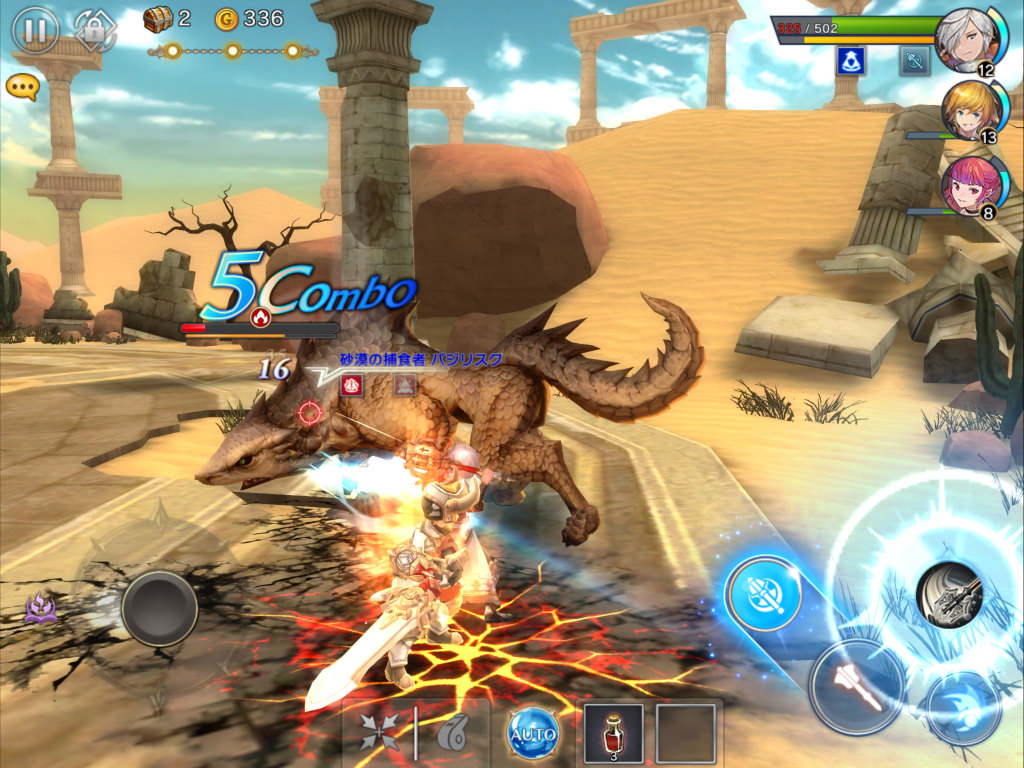The image size is (1024, 768).
Task: Toggle the camera rotation lock icon
Action: (x=95, y=30)
